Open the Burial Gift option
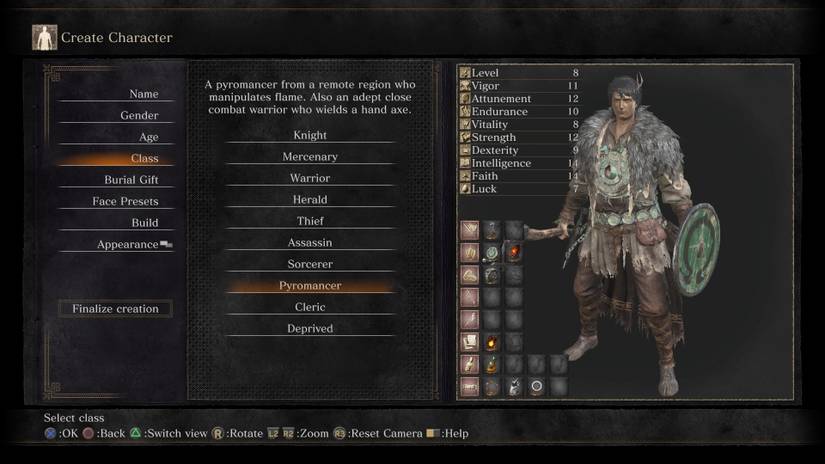The image size is (825, 464). click(131, 180)
